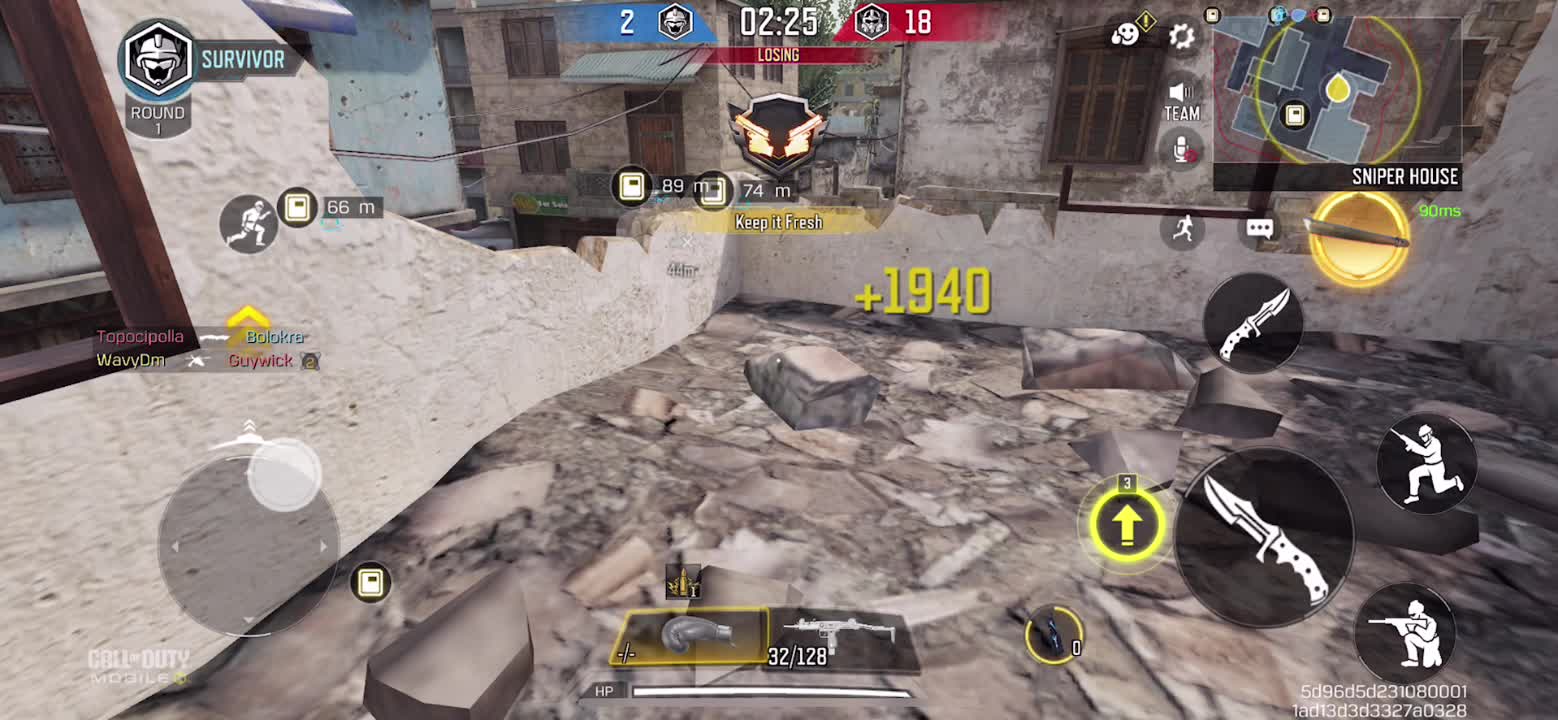Open the emote smiley menu
Image resolution: width=1558 pixels, height=720 pixels.
point(1126,34)
